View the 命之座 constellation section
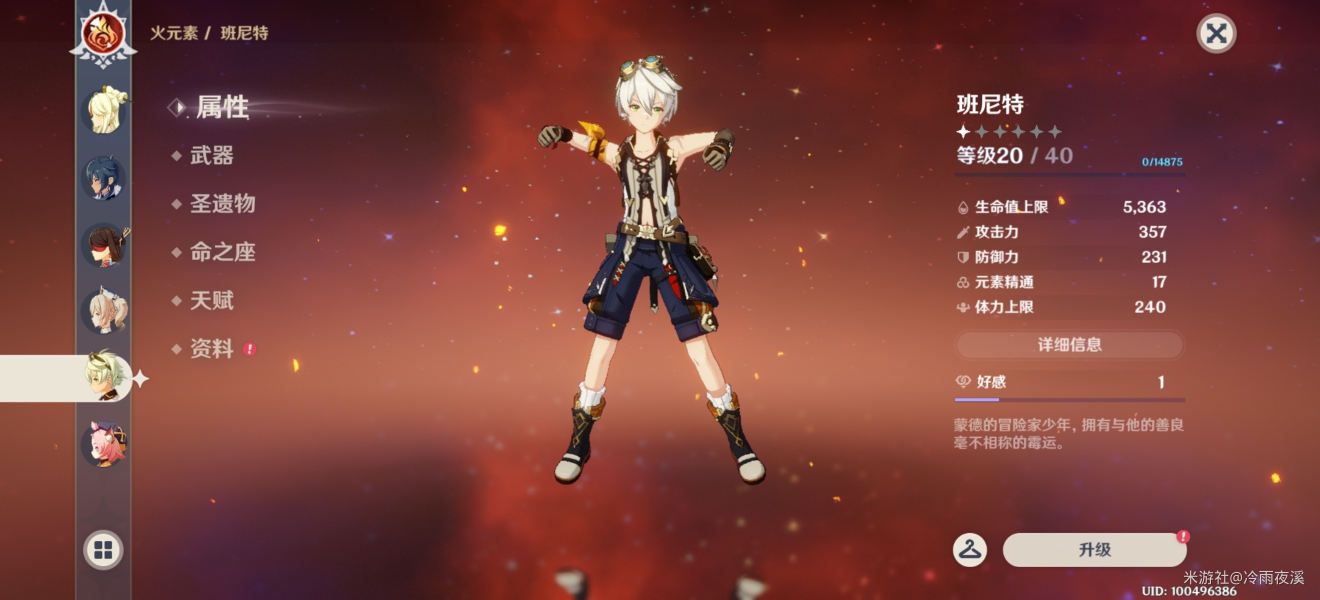The width and height of the screenshot is (1320, 600). (222, 252)
